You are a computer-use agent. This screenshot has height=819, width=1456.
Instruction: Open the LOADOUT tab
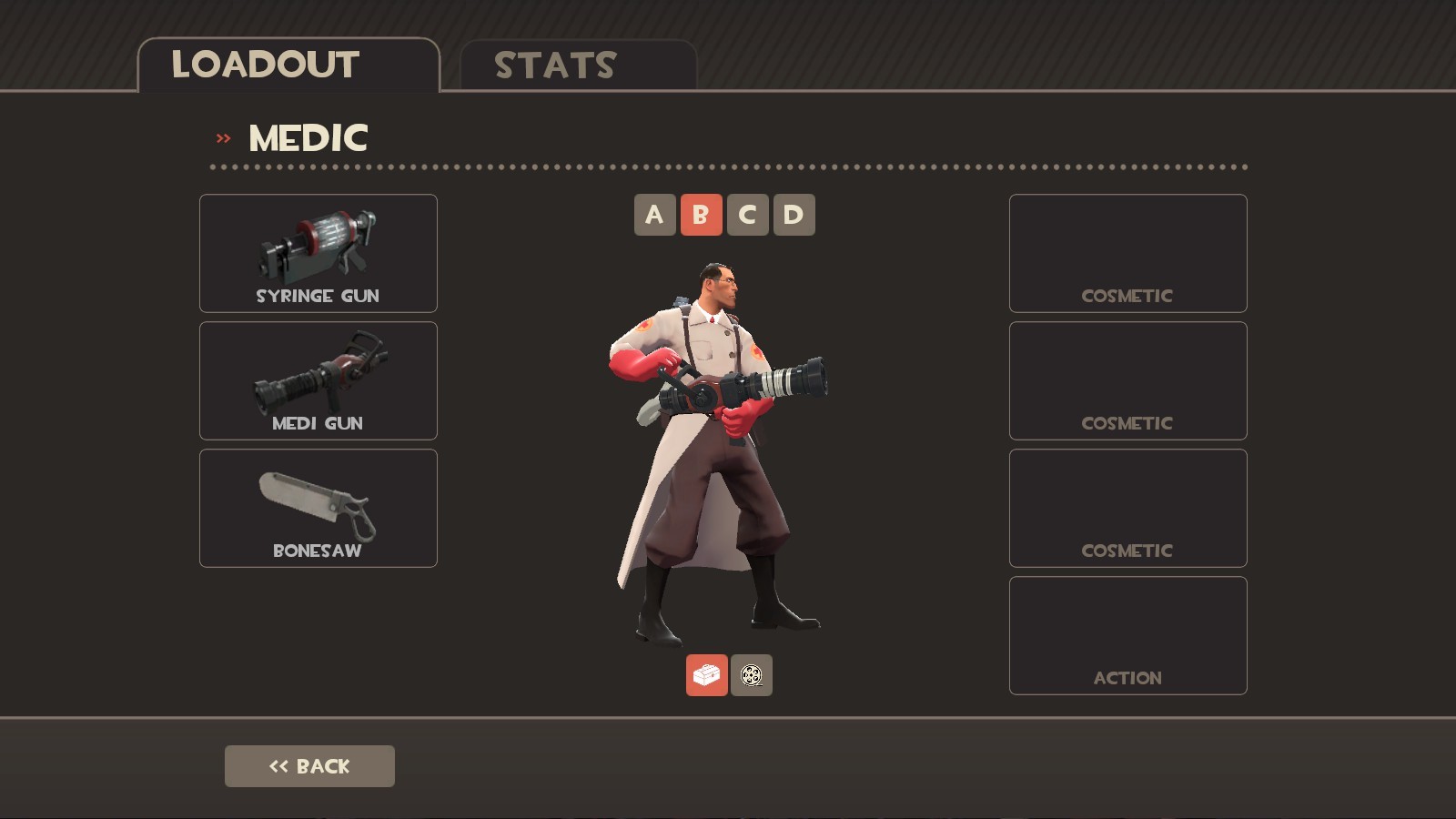pos(266,64)
